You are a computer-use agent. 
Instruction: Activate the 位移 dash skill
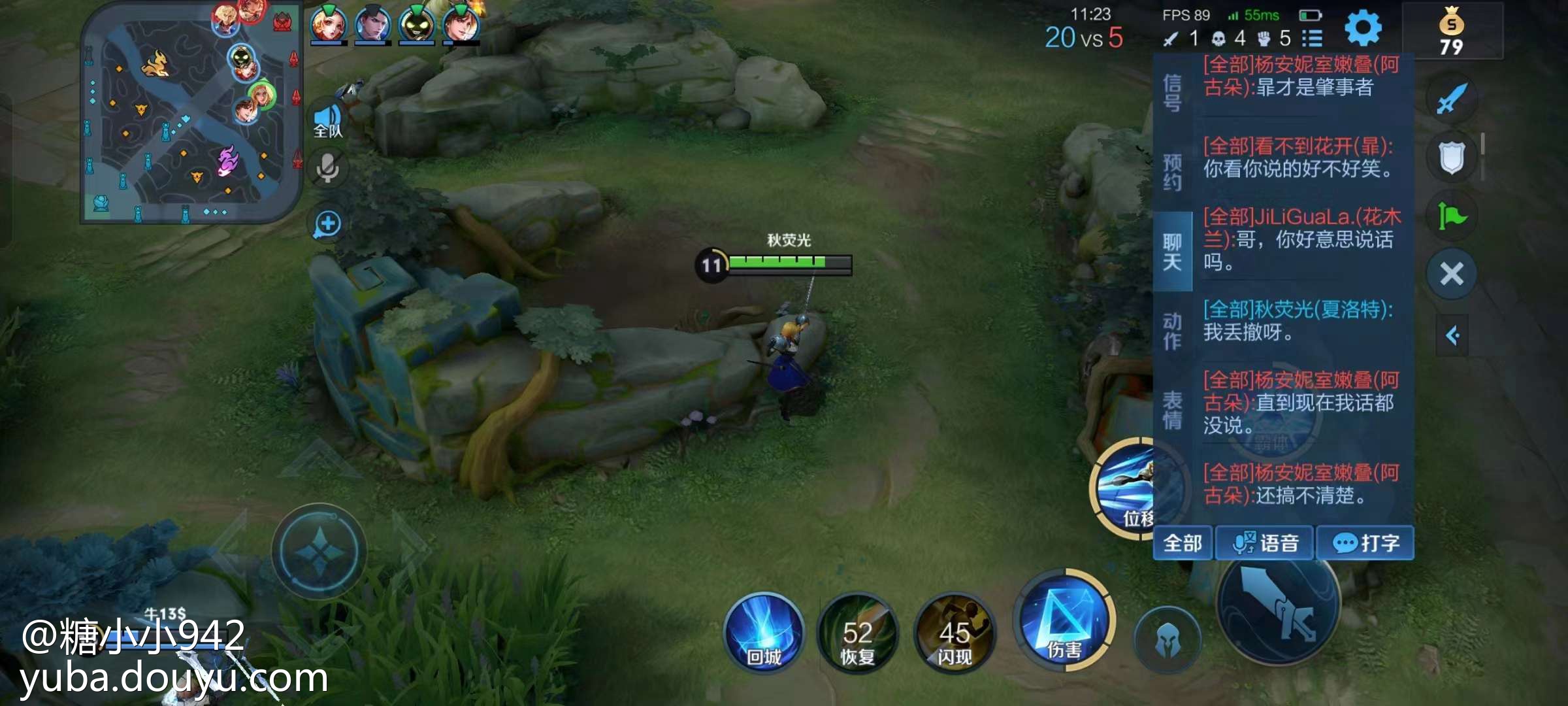click(1125, 489)
